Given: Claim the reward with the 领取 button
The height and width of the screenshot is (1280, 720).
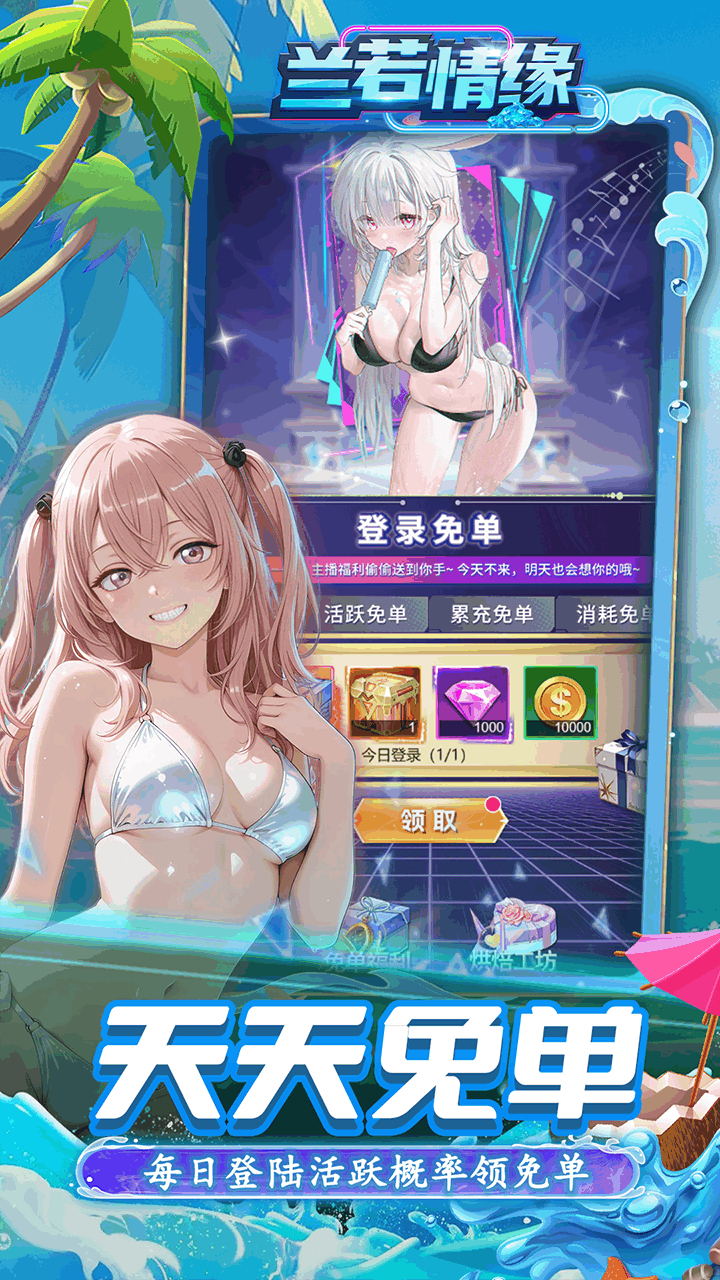Looking at the screenshot, I should tap(430, 820).
